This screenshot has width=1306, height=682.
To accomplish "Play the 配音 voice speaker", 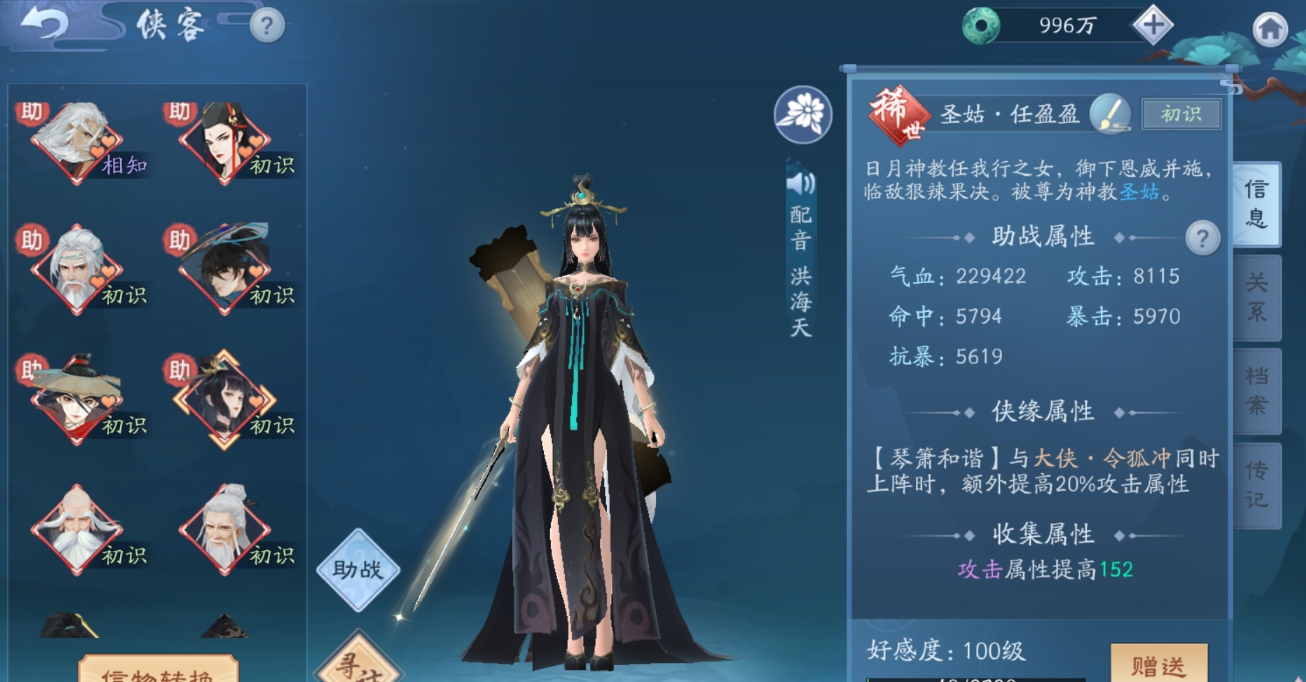I will 801,183.
